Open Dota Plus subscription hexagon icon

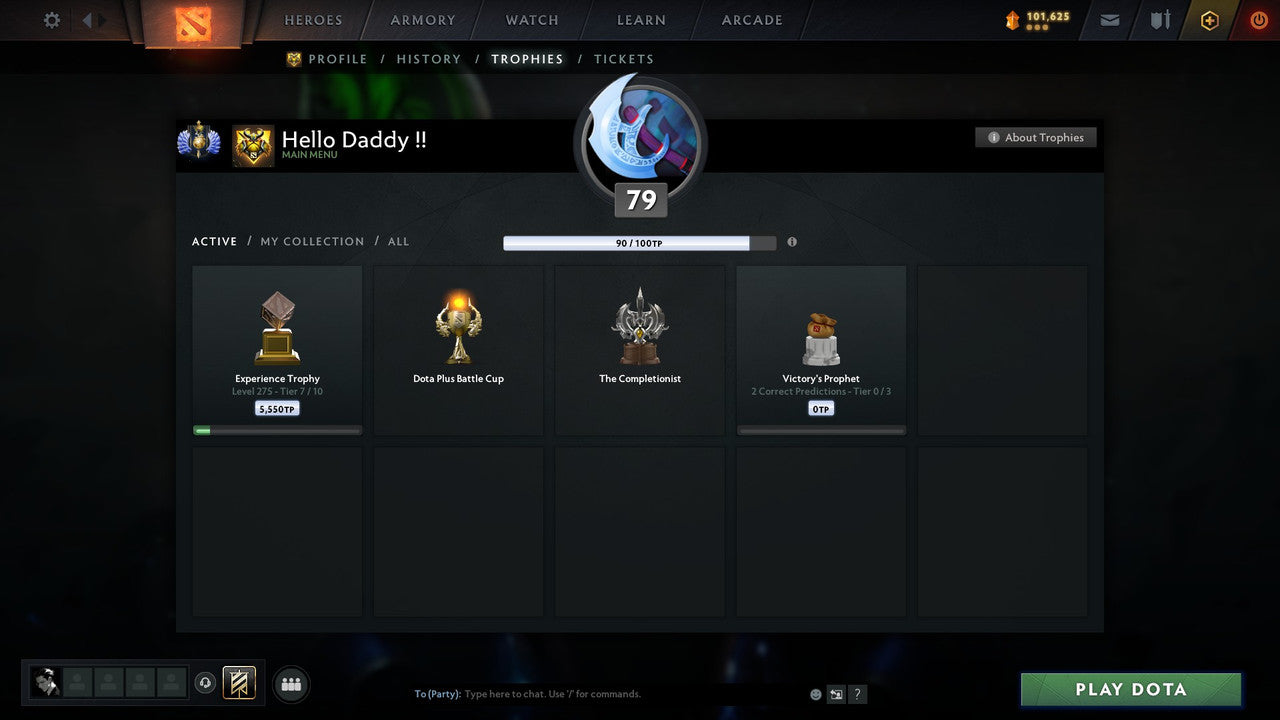[1209, 19]
